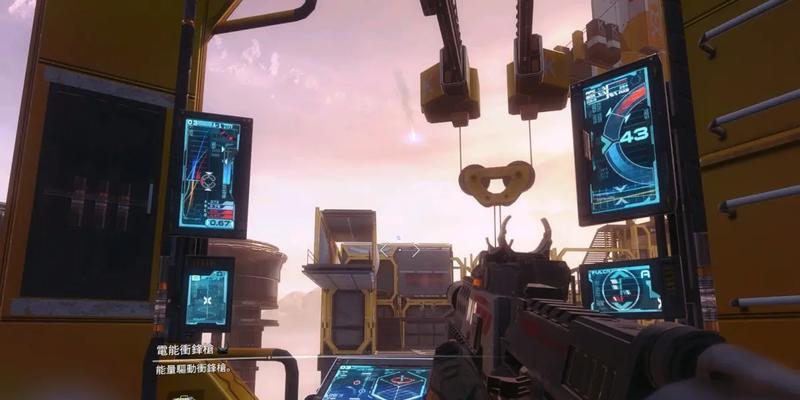This screenshot has width=800, height=400.
Task: Select the FULLAUTO fire mode panel
Action: pos(630,287)
